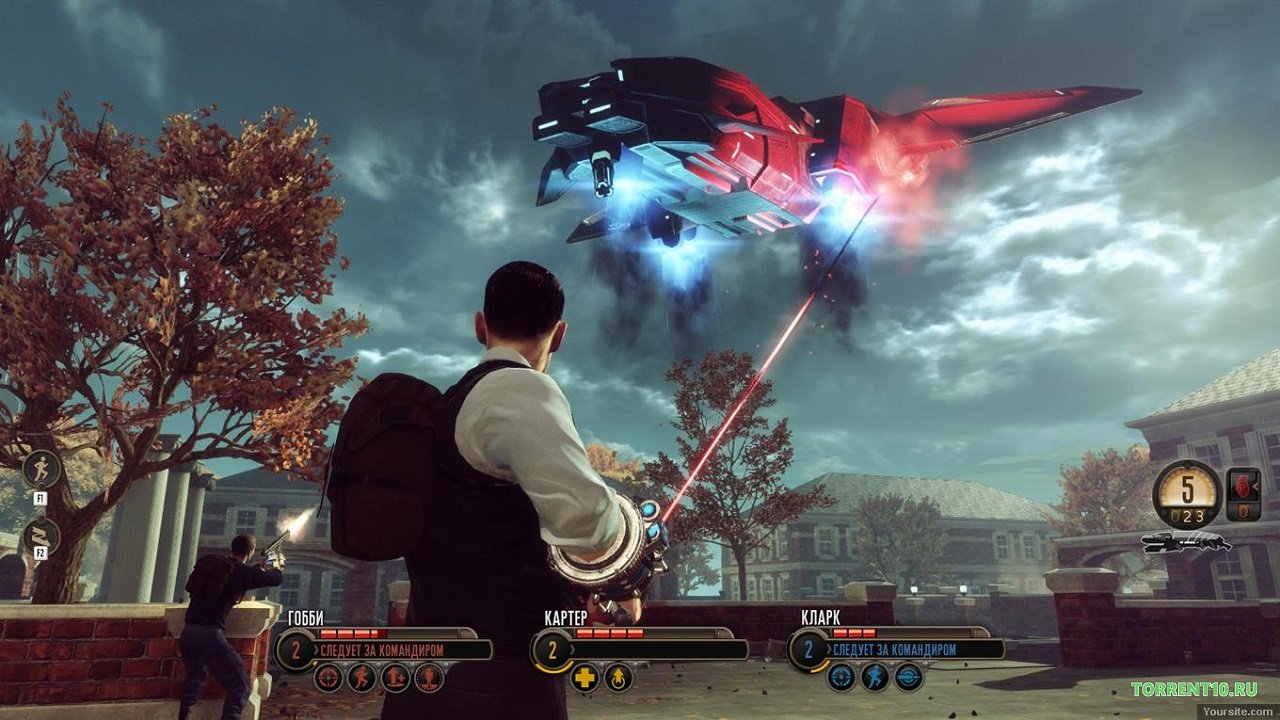This screenshot has width=1280, height=720.
Task: Trigger Кларк's blue round shield-like ability
Action: tap(908, 678)
